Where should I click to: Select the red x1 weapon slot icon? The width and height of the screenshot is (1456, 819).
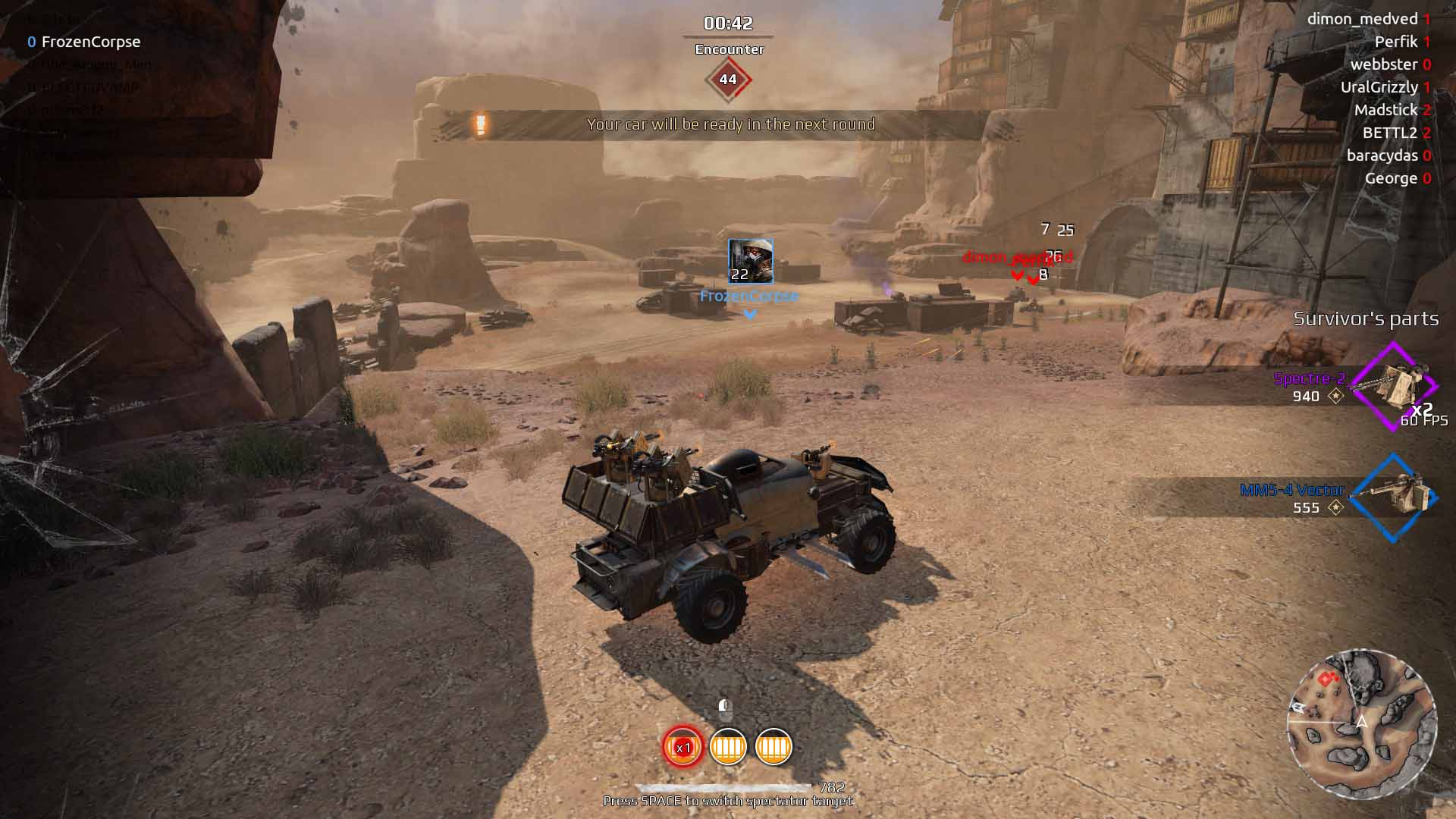pyautogui.click(x=682, y=747)
